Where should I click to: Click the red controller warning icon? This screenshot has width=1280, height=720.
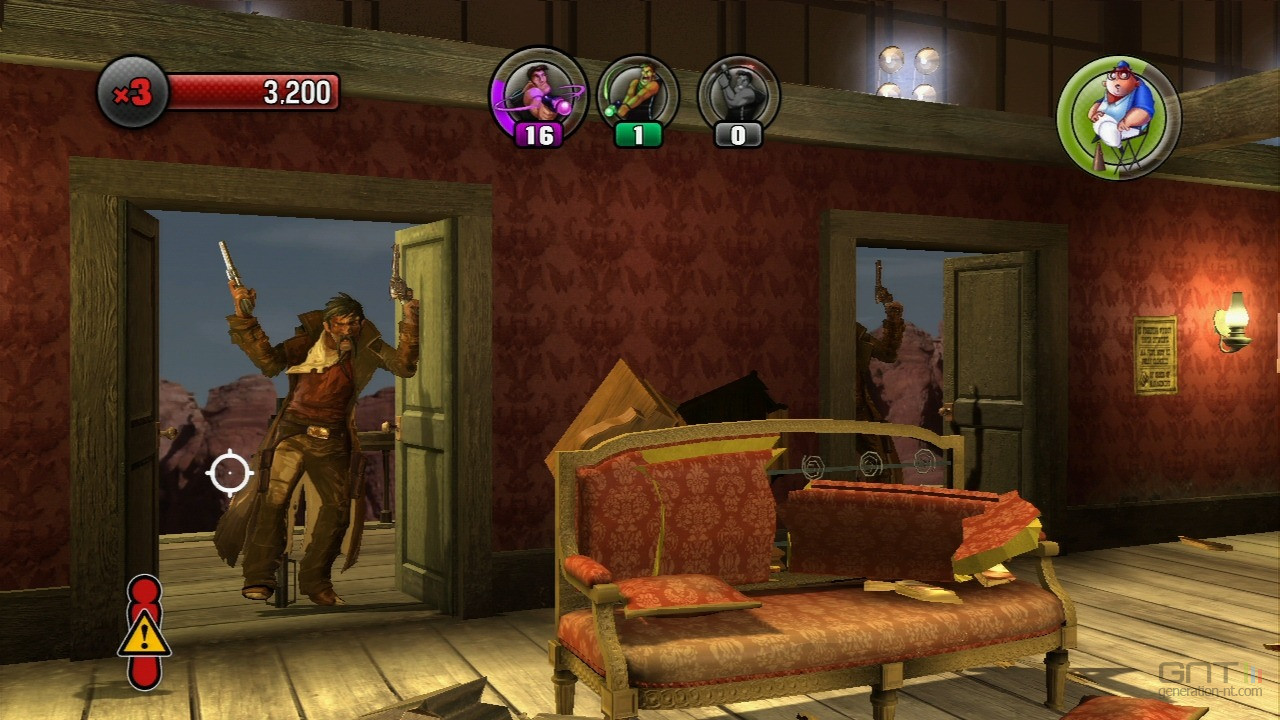pos(145,631)
